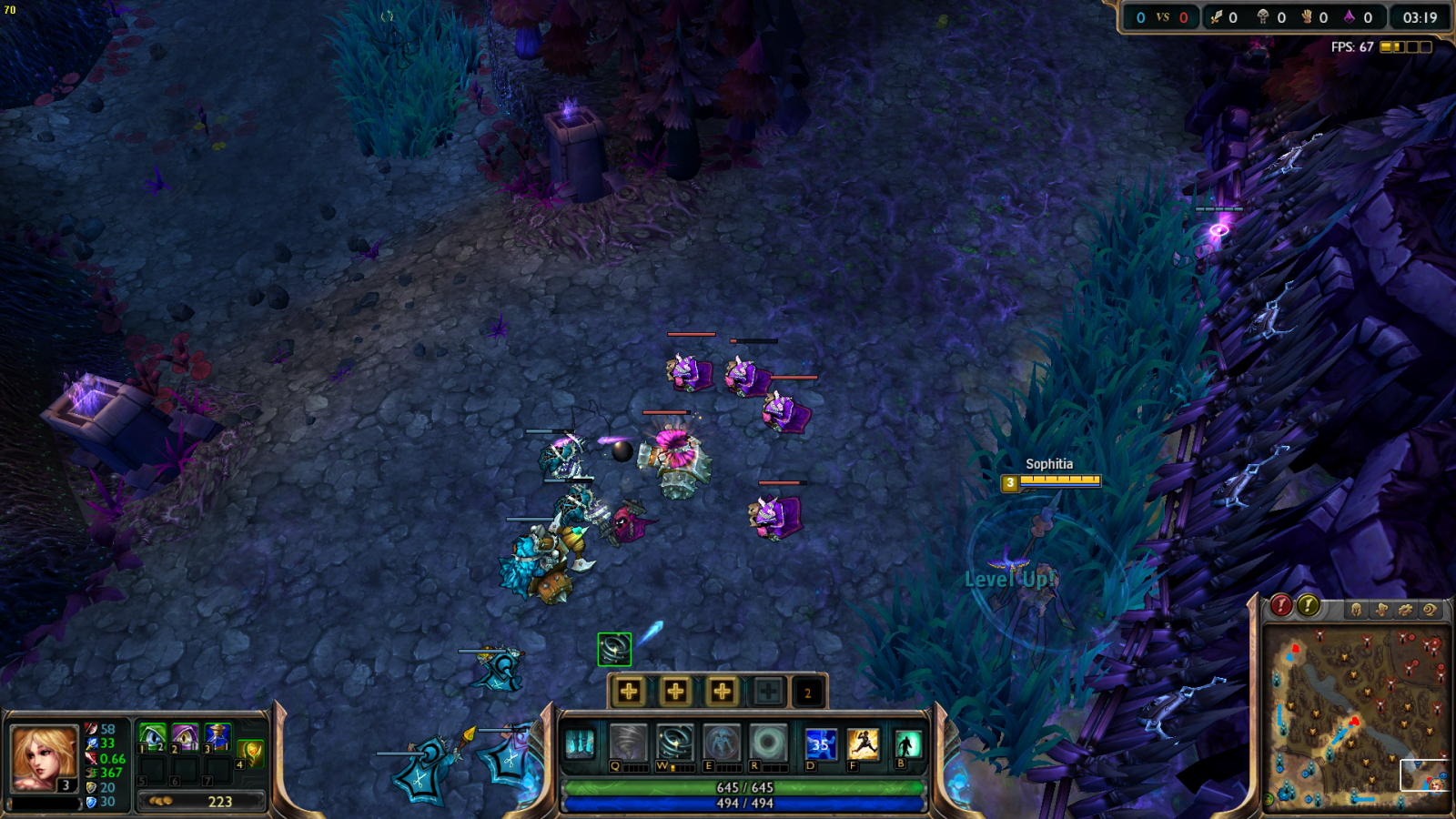
Task: Activate the red alert ping button
Action: (1280, 605)
